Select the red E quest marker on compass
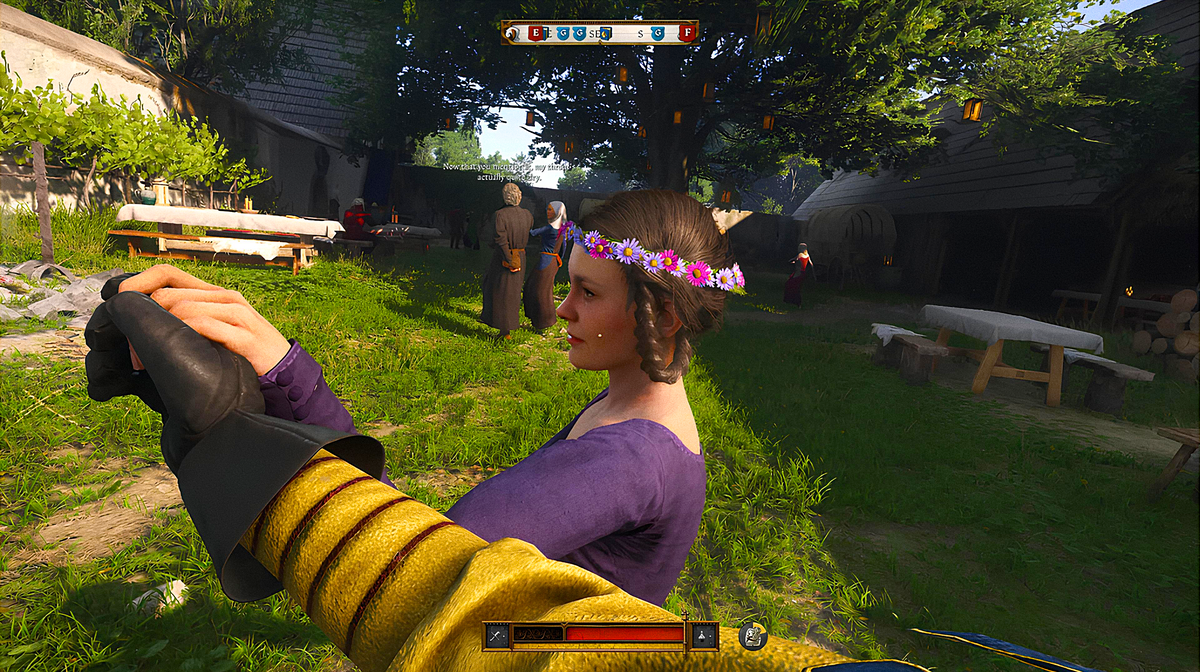 pos(535,33)
